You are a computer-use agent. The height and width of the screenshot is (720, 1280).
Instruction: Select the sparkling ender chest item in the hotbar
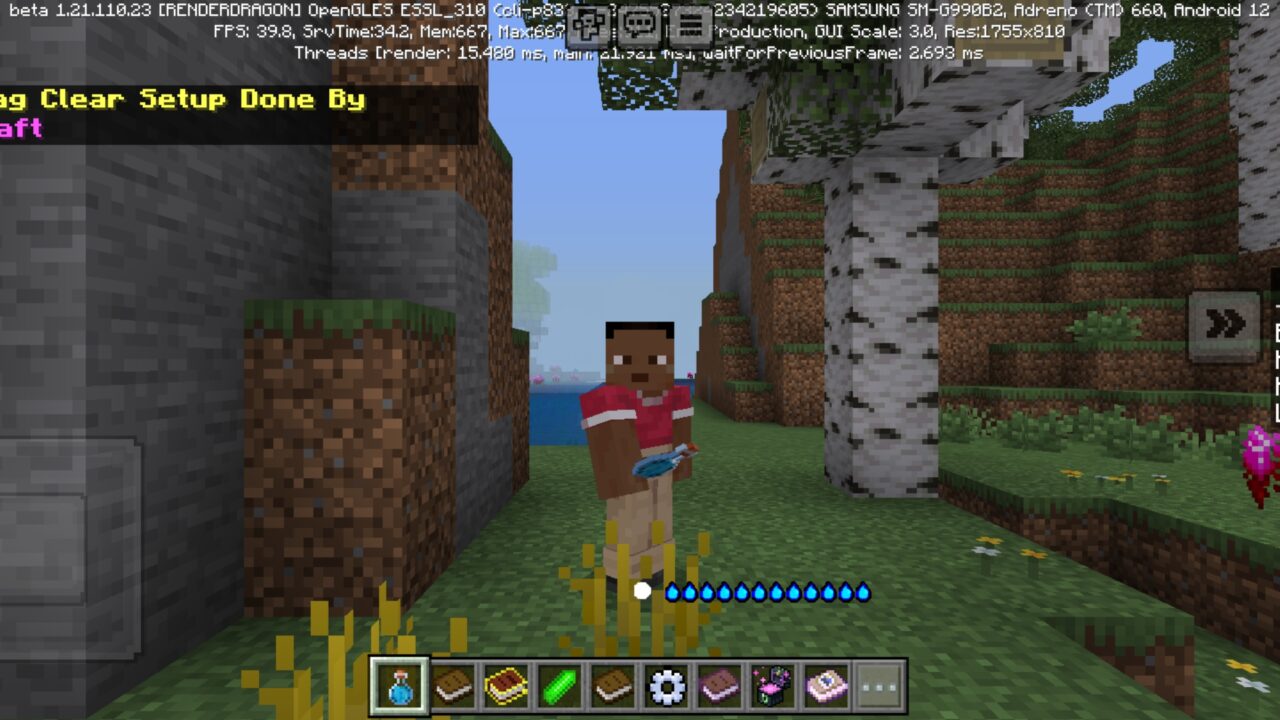click(771, 687)
